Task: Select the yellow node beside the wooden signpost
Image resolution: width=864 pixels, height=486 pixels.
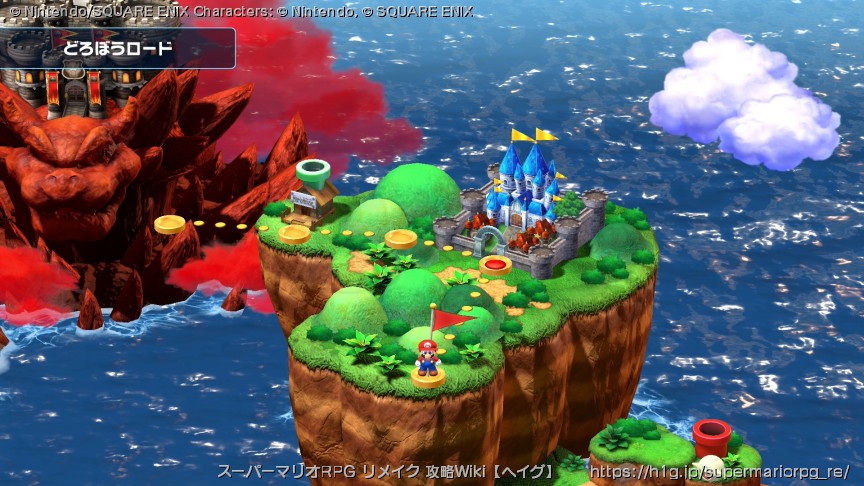Action: pyautogui.click(x=295, y=234)
